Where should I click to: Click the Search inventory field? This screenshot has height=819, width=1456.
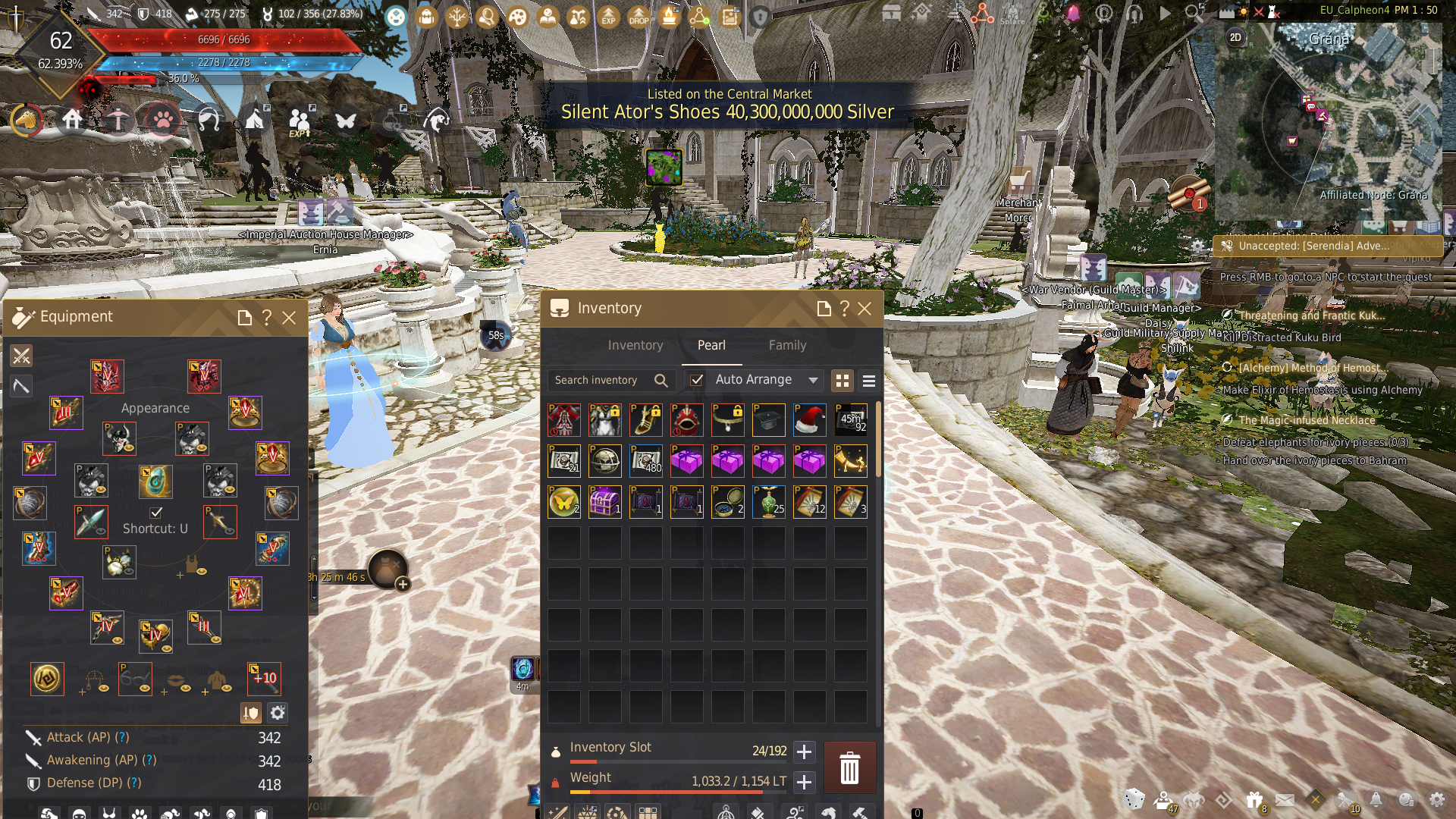599,380
